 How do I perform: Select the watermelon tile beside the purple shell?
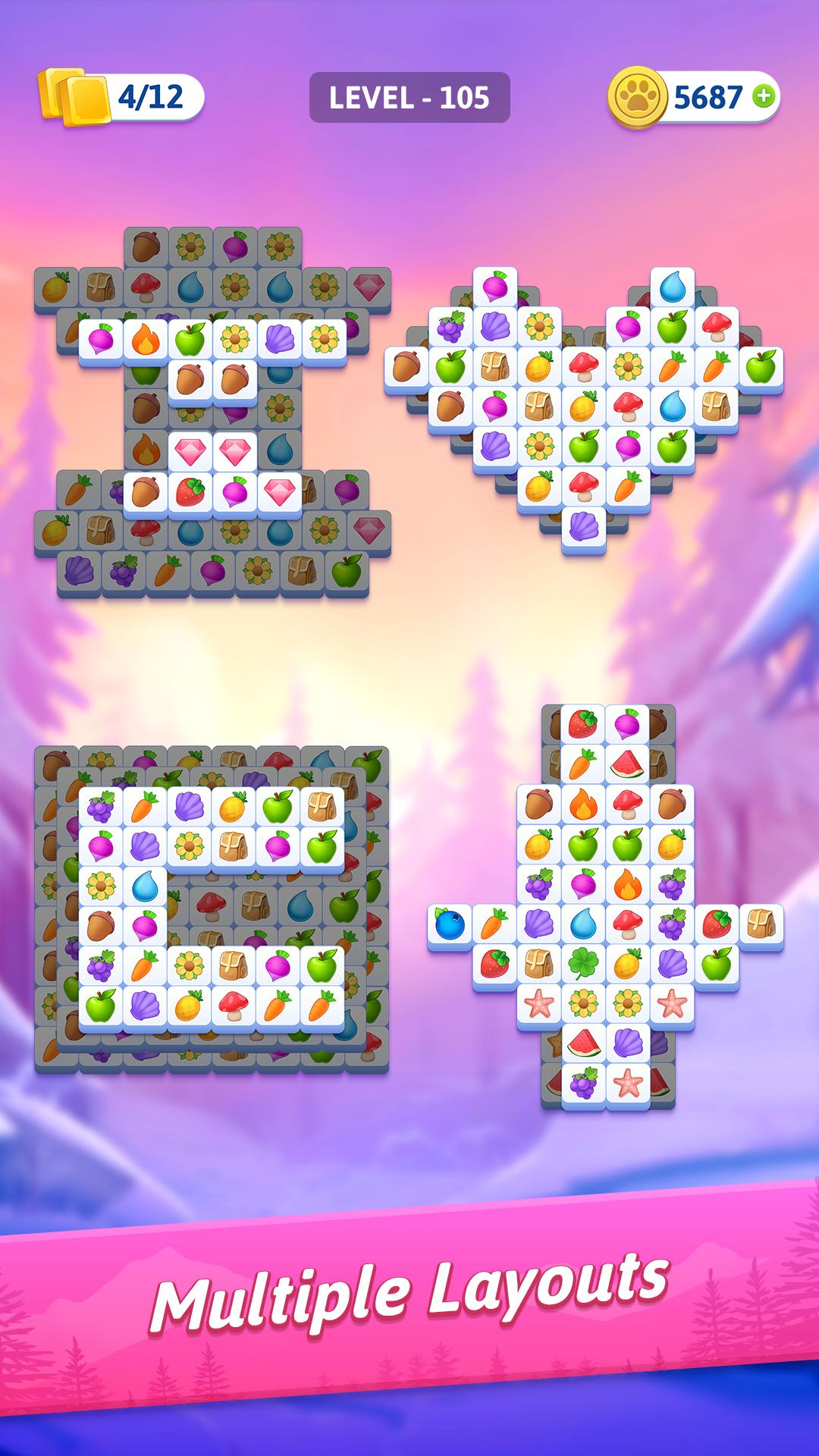[583, 1043]
